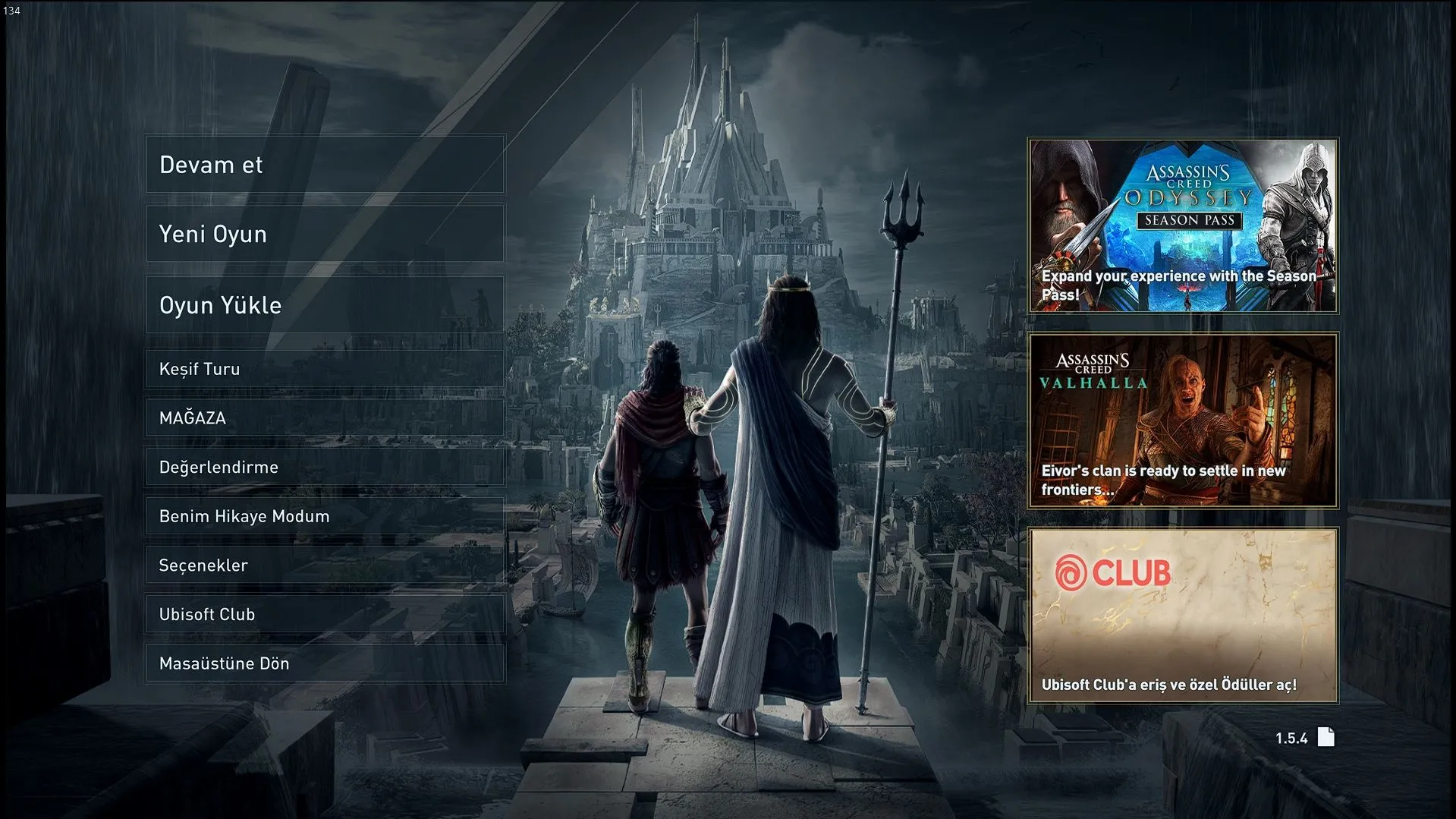1456x819 pixels.
Task: View the Assassin's Creed Valhalla promo tile
Action: 1182,421
